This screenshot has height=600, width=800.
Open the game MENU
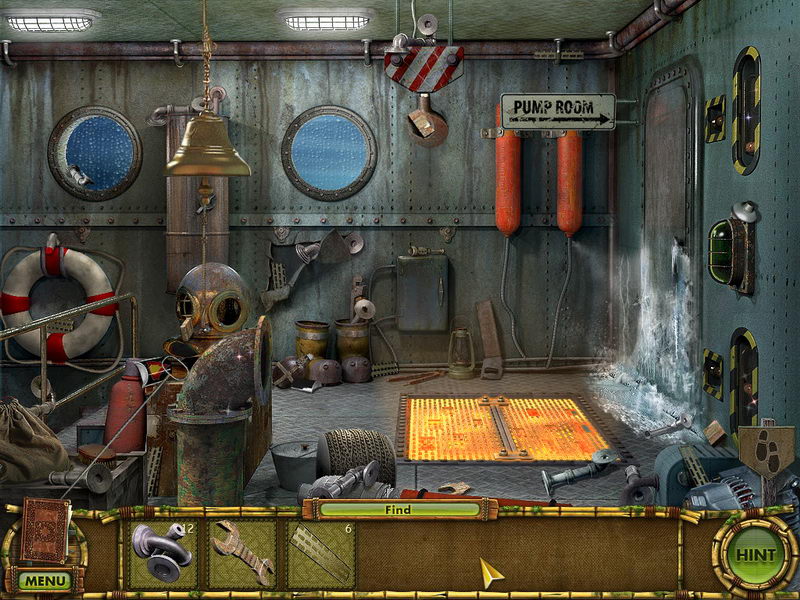coord(44,580)
